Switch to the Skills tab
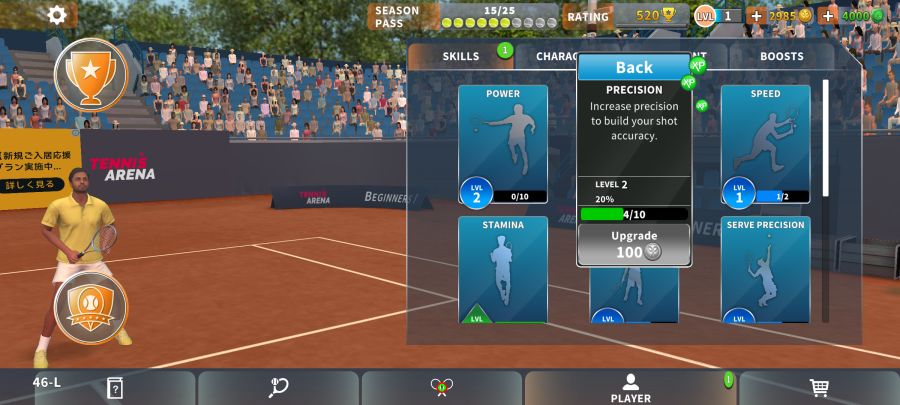This screenshot has height=405, width=900. pyautogui.click(x=461, y=57)
